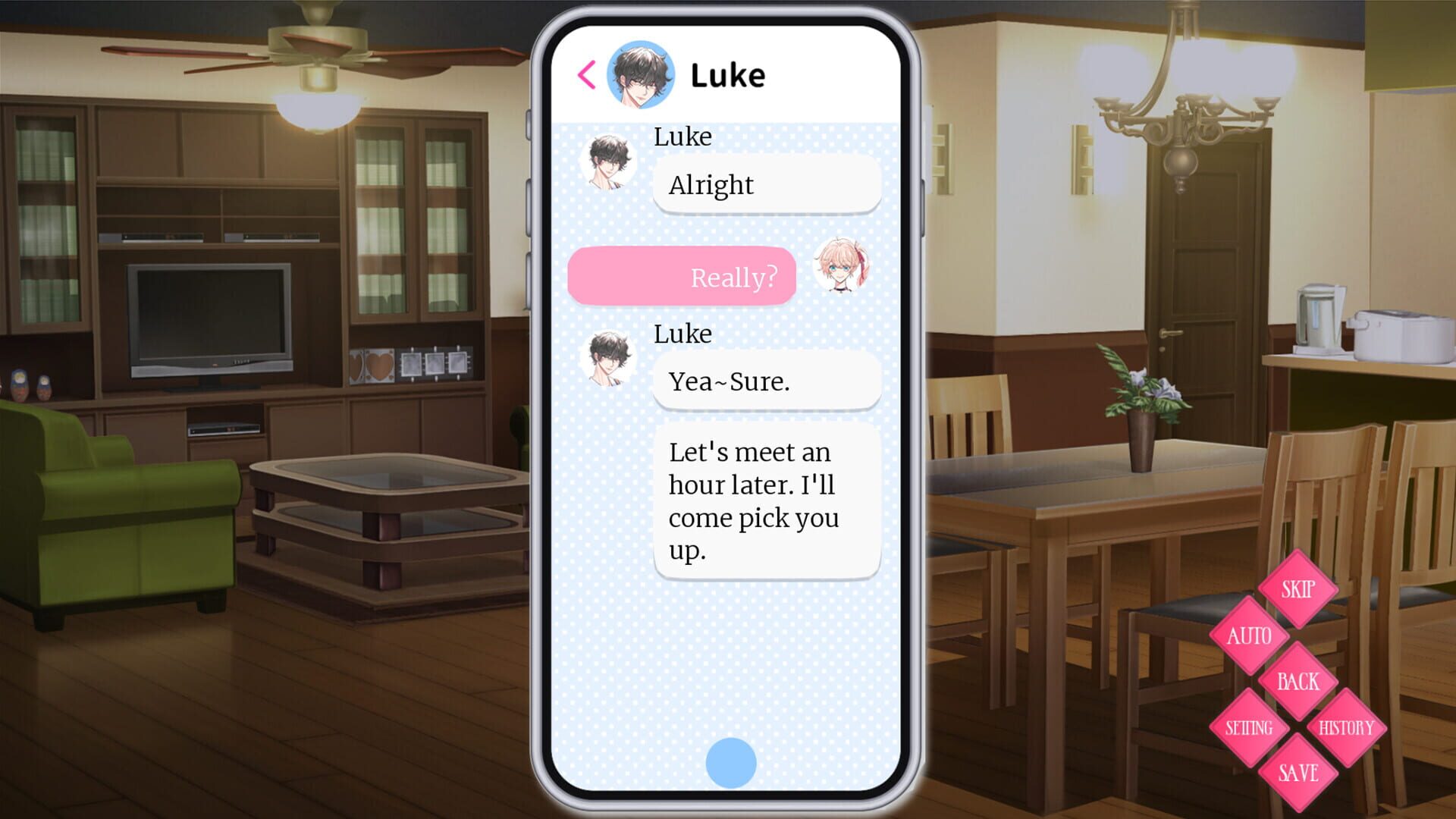
Task: Click Luke's profile picture beside 'Alright'
Action: pos(610,162)
